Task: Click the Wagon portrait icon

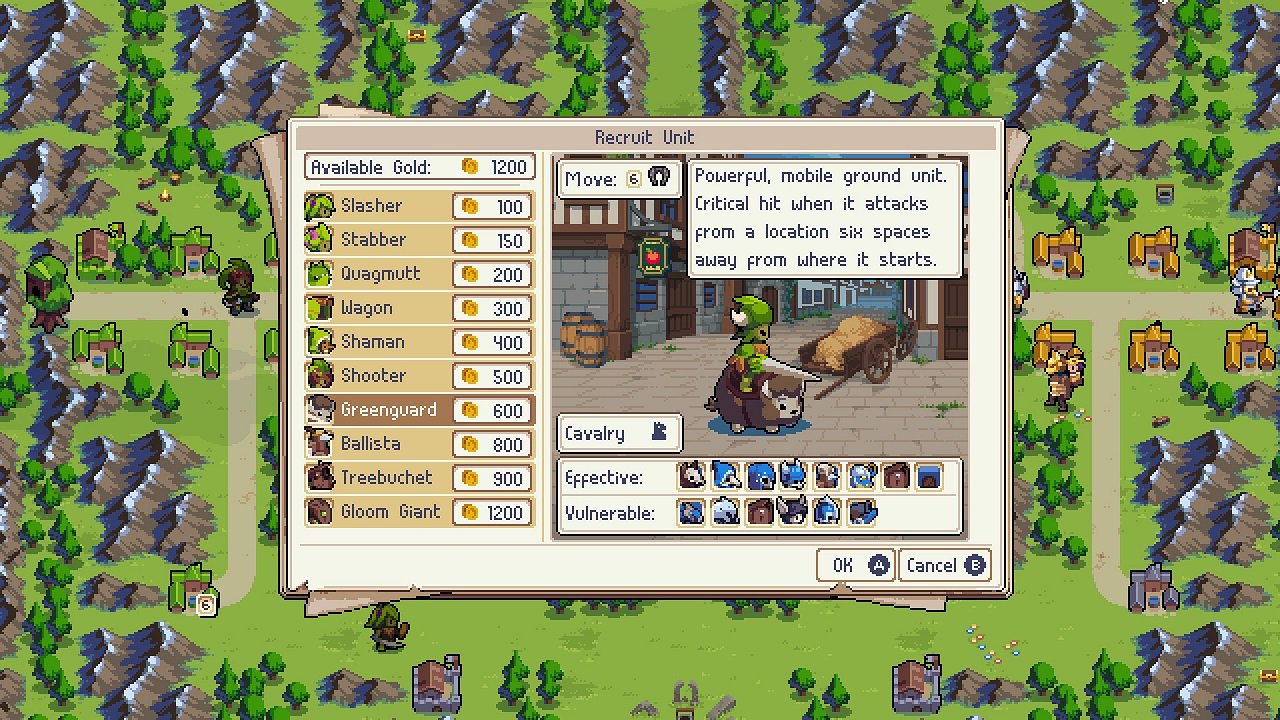Action: click(x=320, y=308)
